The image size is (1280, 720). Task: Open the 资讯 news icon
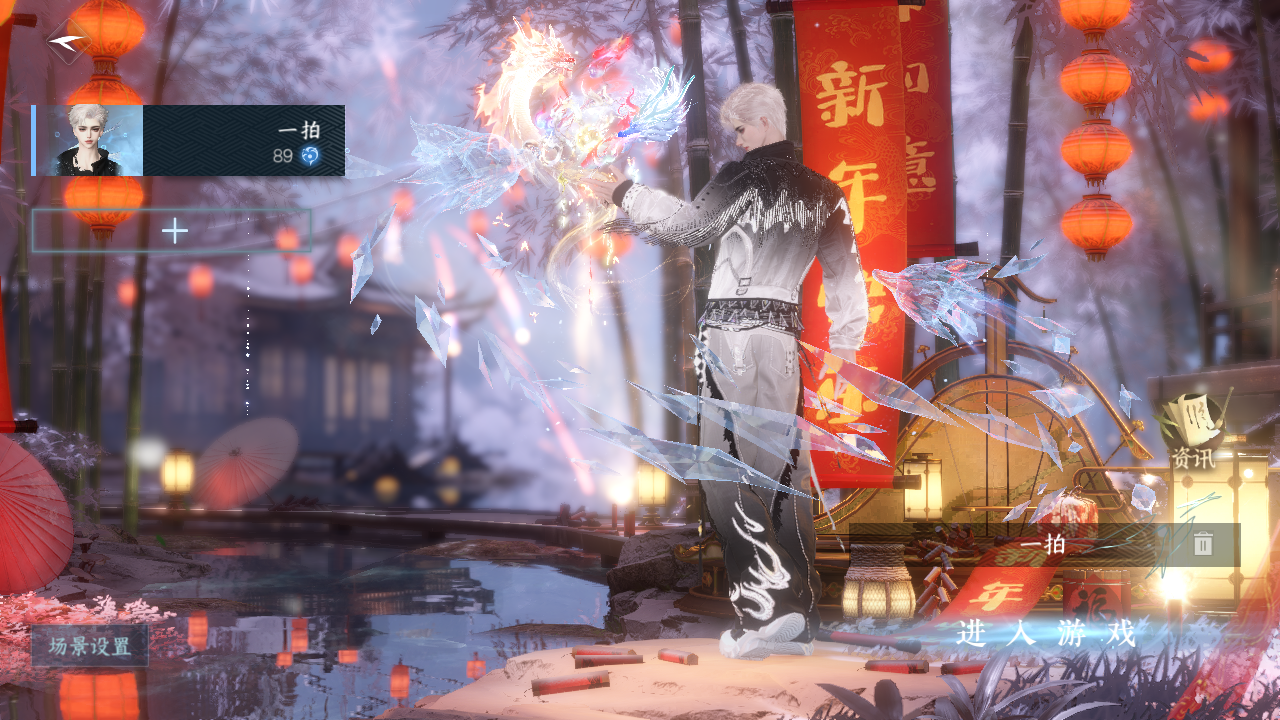point(1193,430)
